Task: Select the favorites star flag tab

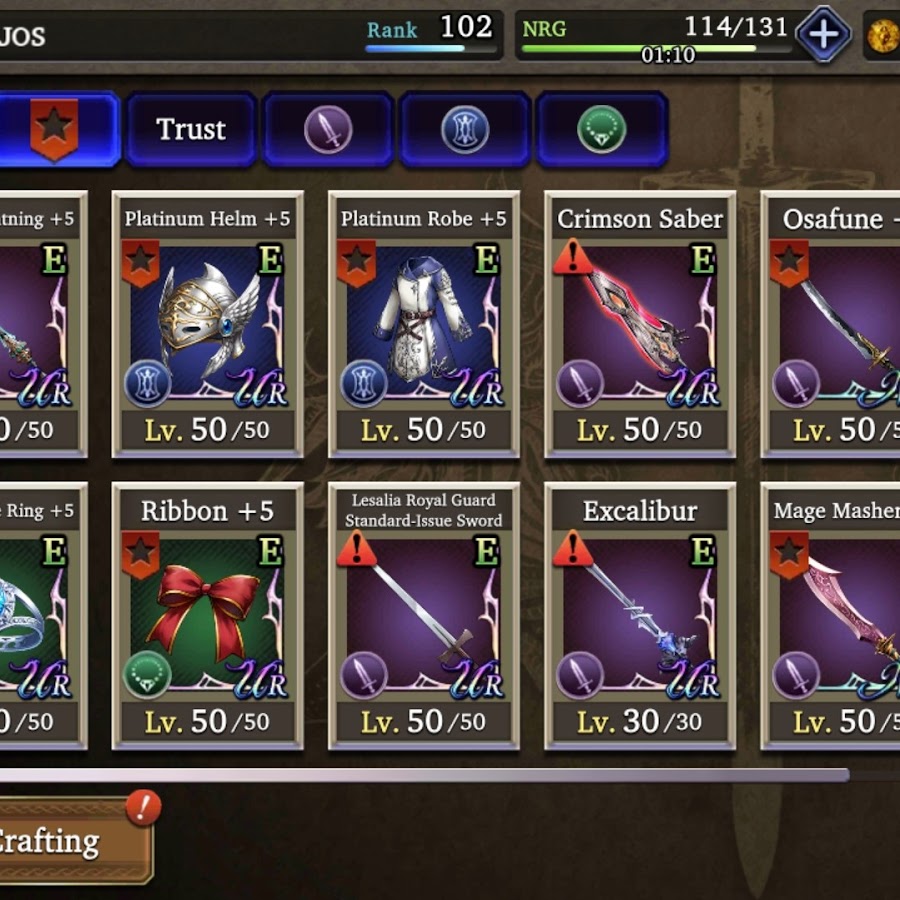Action: click(x=55, y=130)
